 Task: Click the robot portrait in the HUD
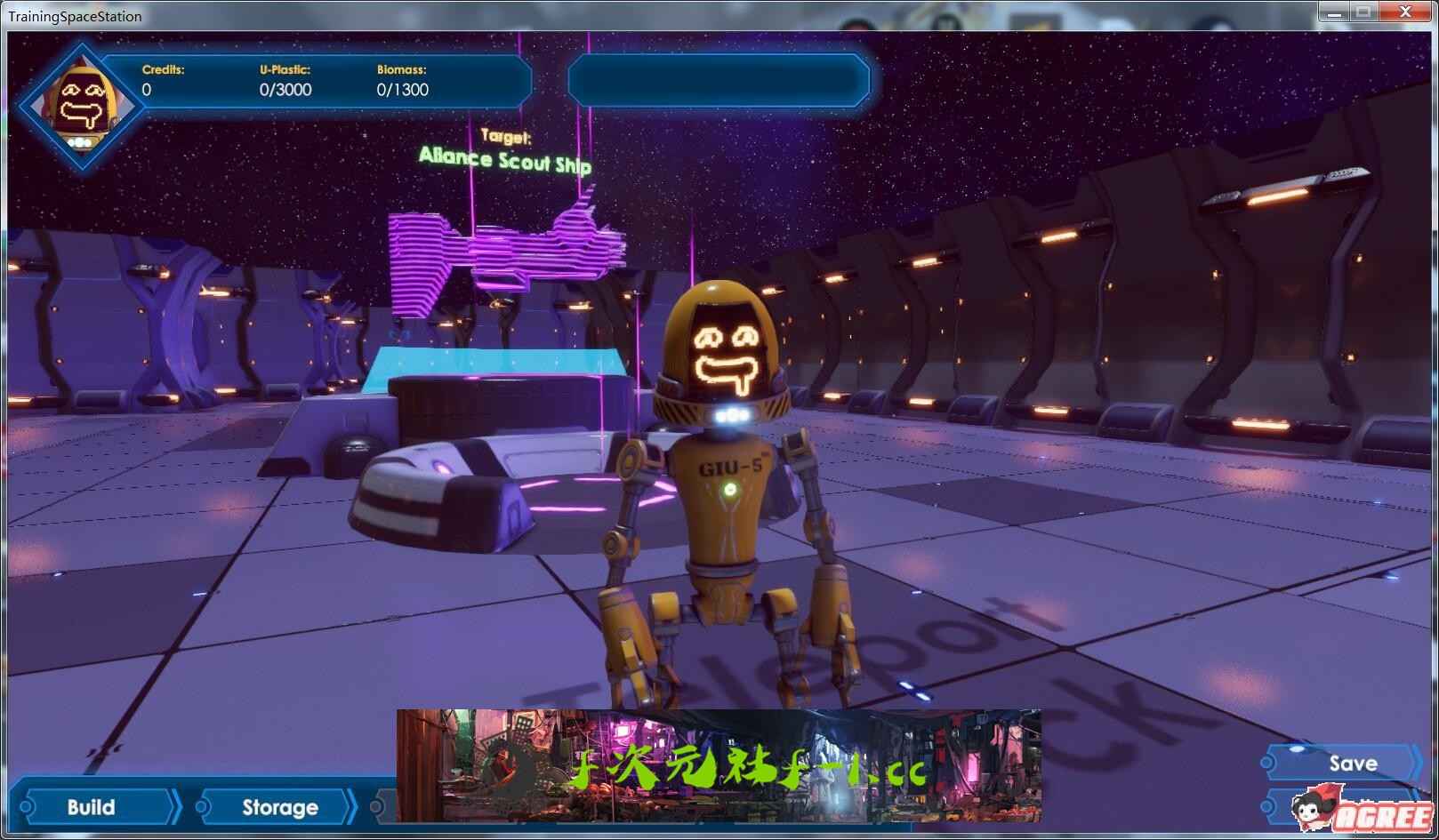80,107
